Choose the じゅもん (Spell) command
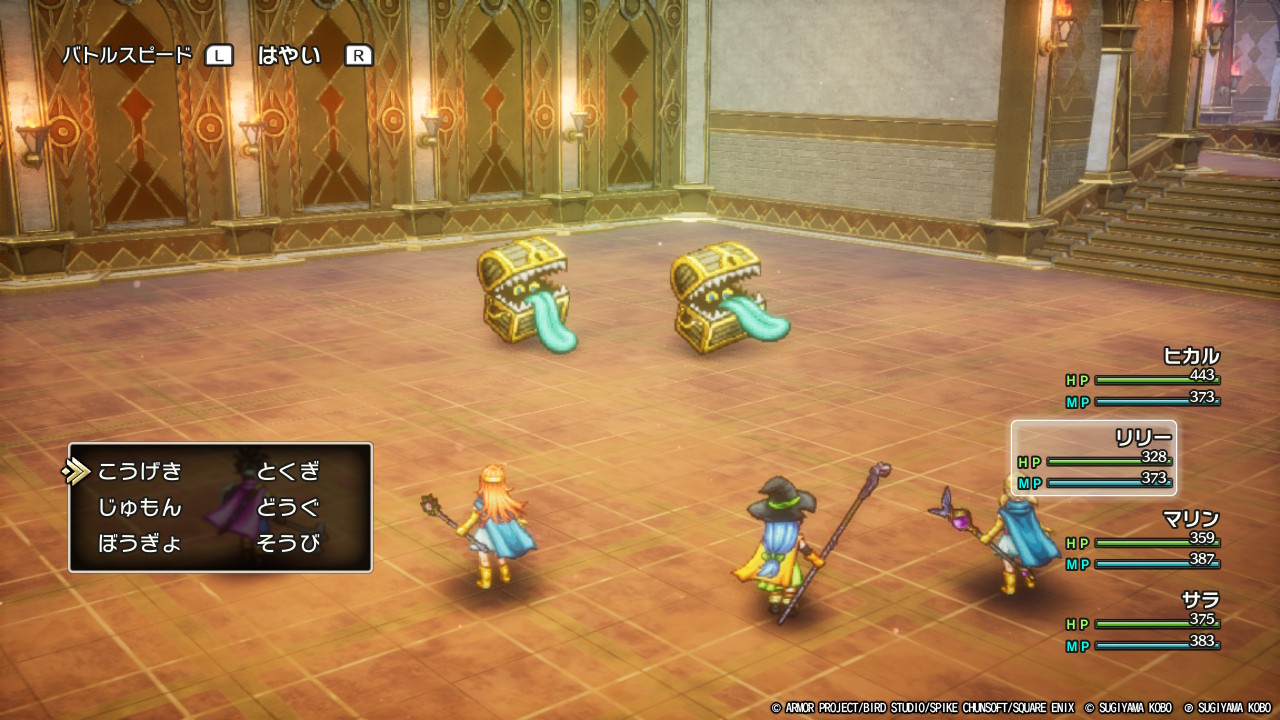Viewport: 1280px width, 720px height. [x=140, y=508]
